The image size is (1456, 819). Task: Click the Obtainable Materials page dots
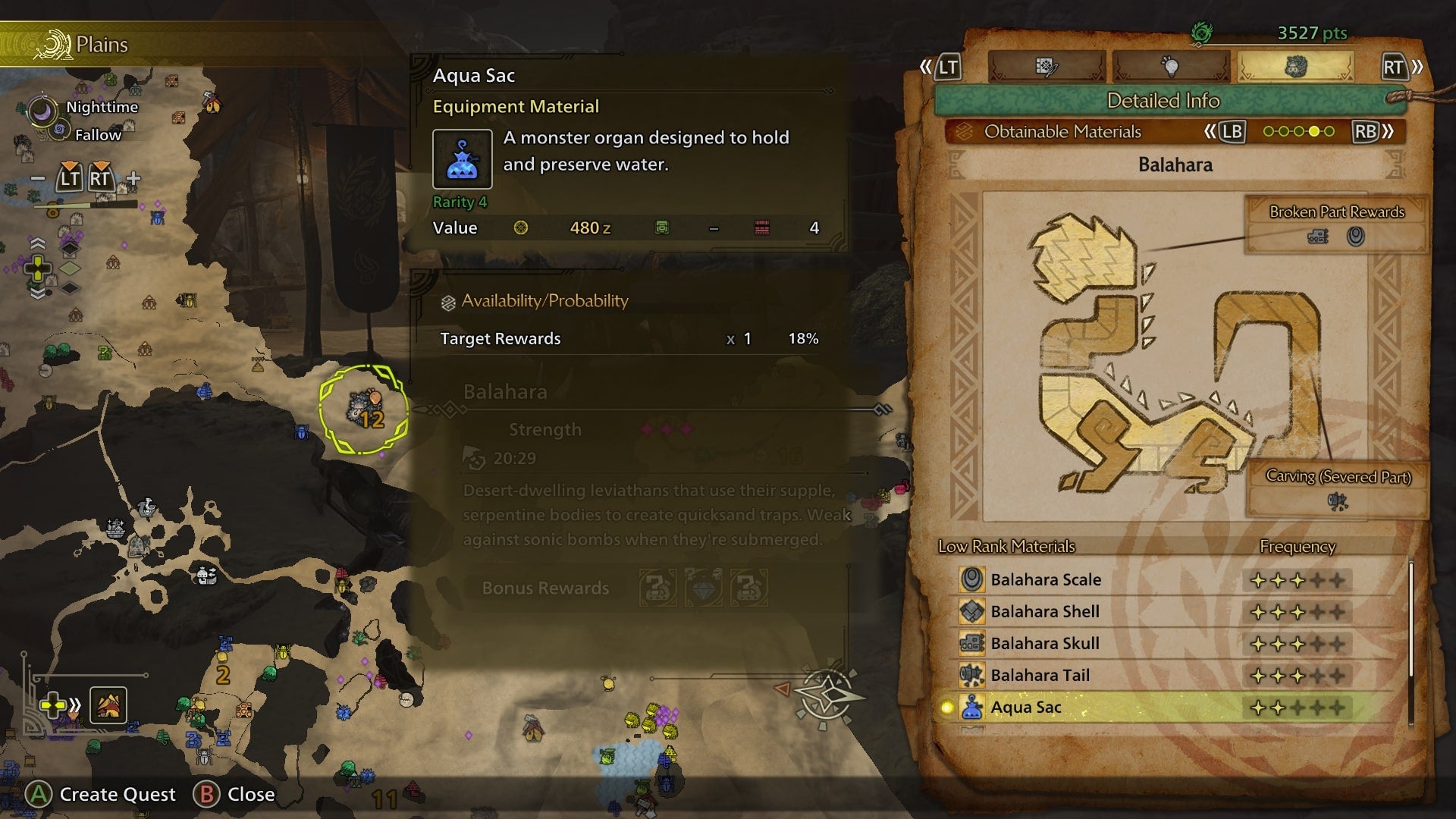tap(1298, 131)
